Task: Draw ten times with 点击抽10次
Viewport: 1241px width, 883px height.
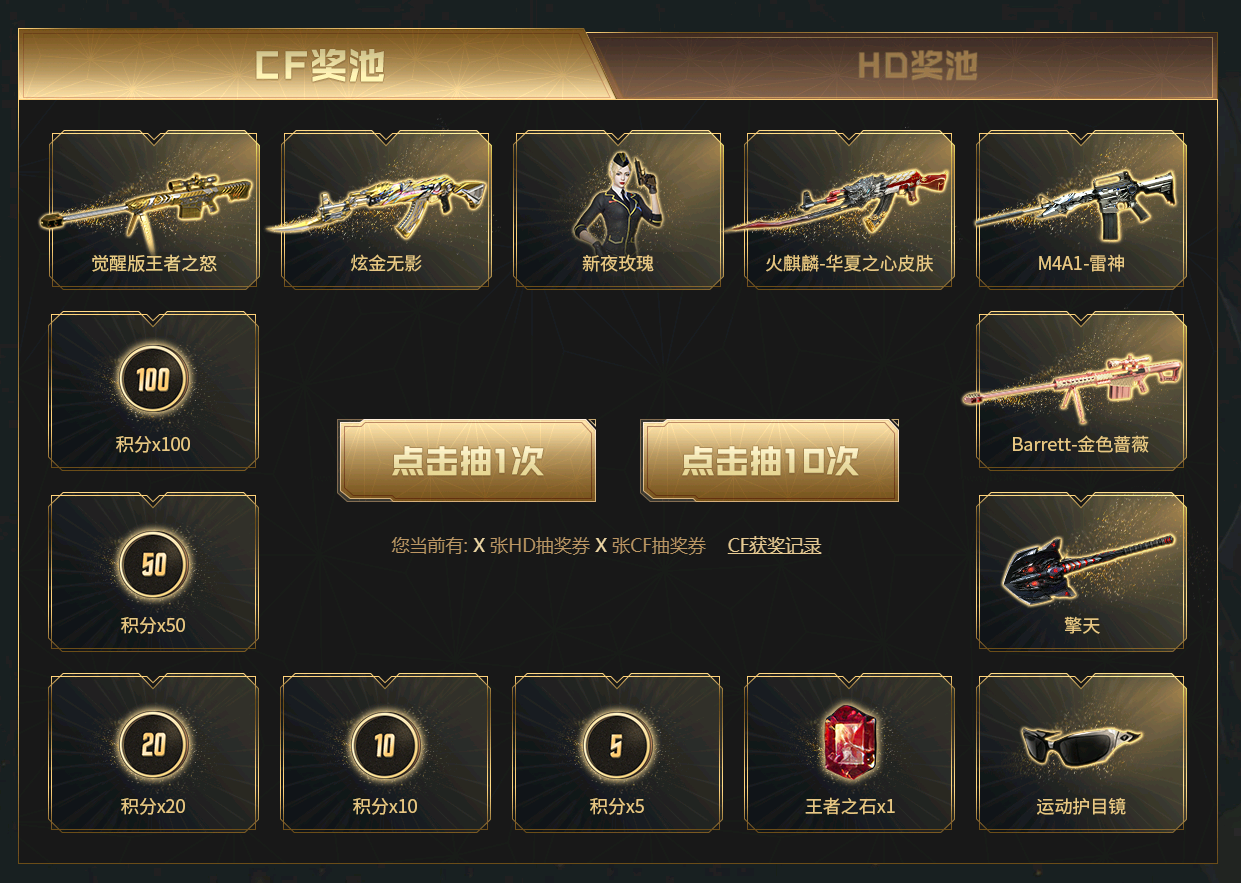Action: [769, 461]
